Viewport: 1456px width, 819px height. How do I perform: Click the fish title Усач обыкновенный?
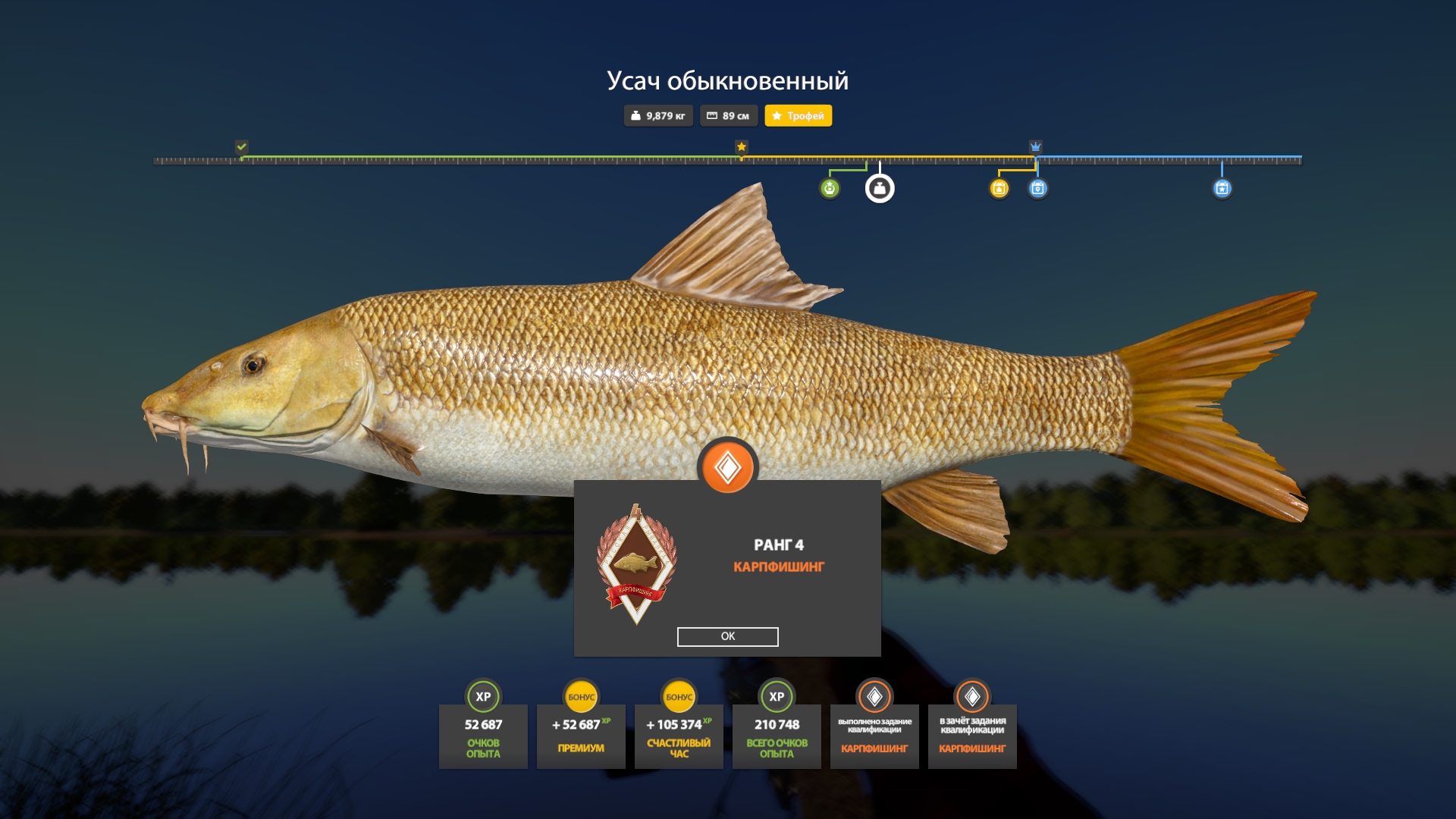728,78
